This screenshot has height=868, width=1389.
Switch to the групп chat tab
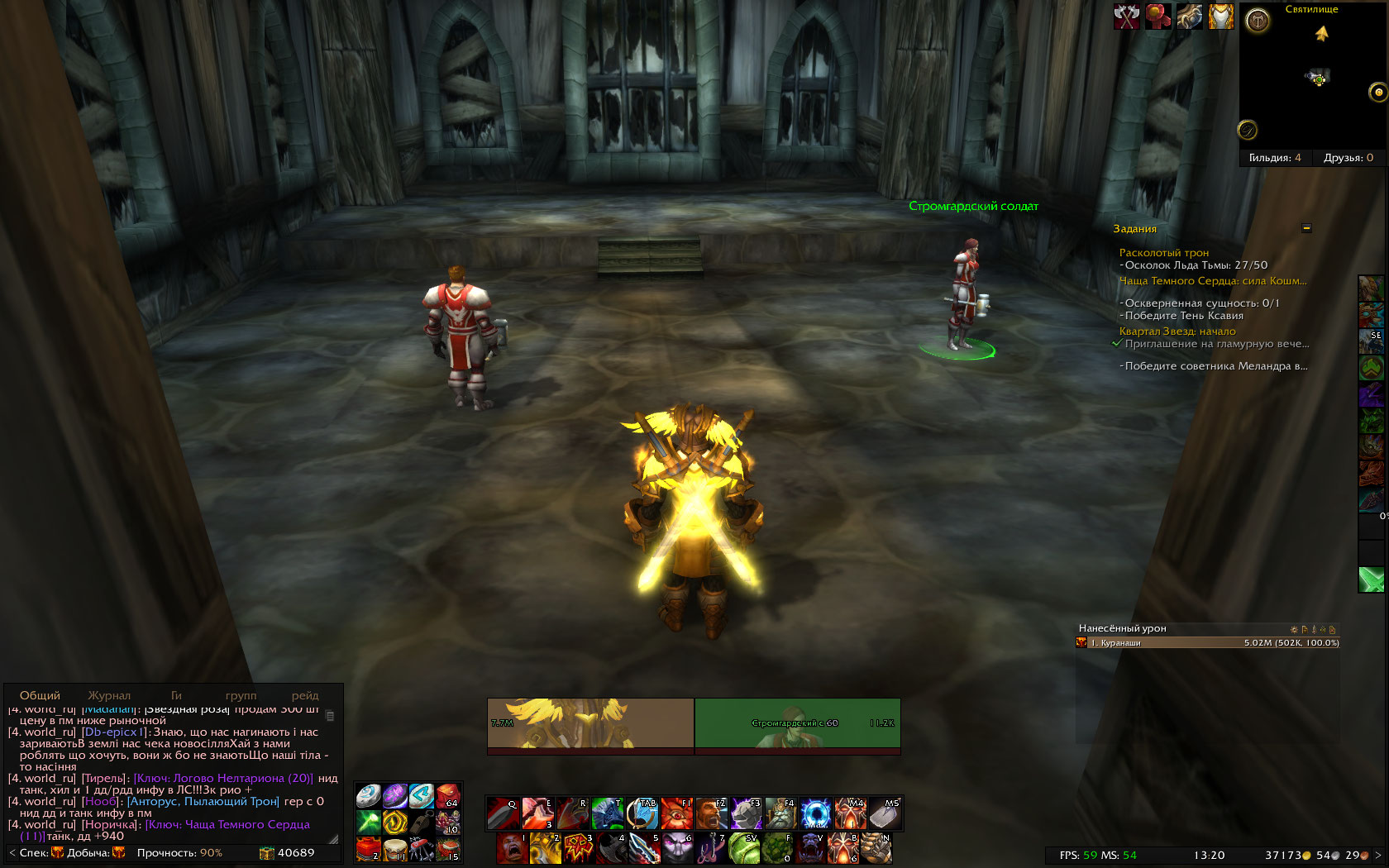click(x=241, y=695)
